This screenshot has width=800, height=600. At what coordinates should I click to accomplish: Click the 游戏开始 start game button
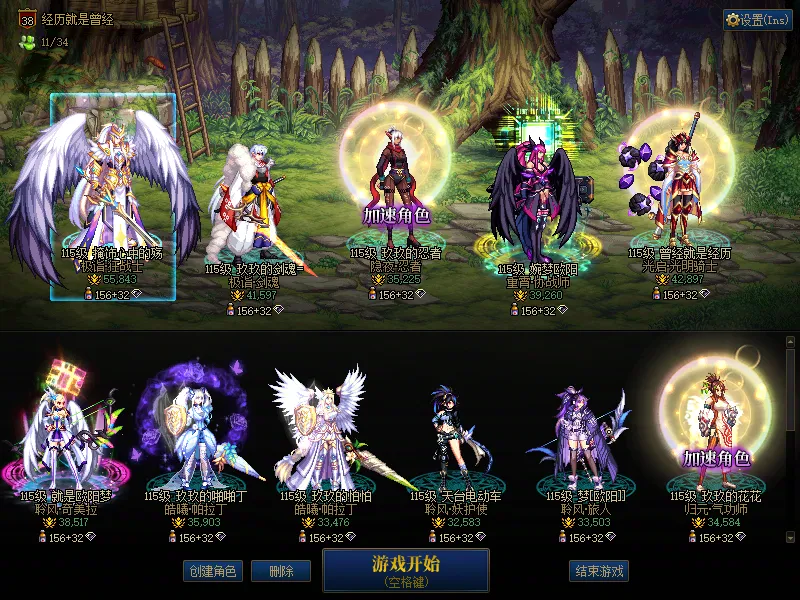click(405, 569)
